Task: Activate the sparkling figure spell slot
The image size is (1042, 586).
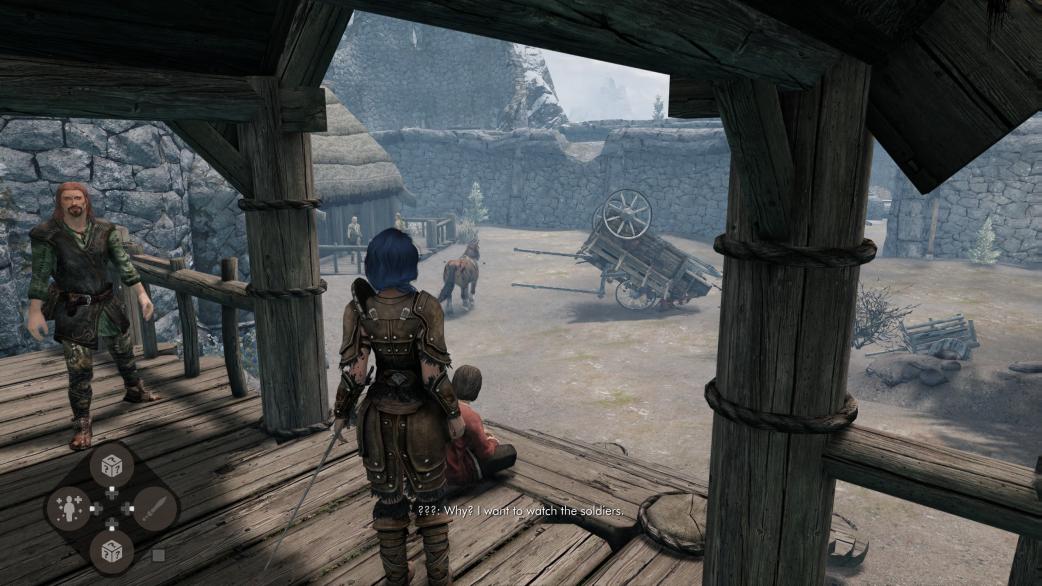Action: 69,509
